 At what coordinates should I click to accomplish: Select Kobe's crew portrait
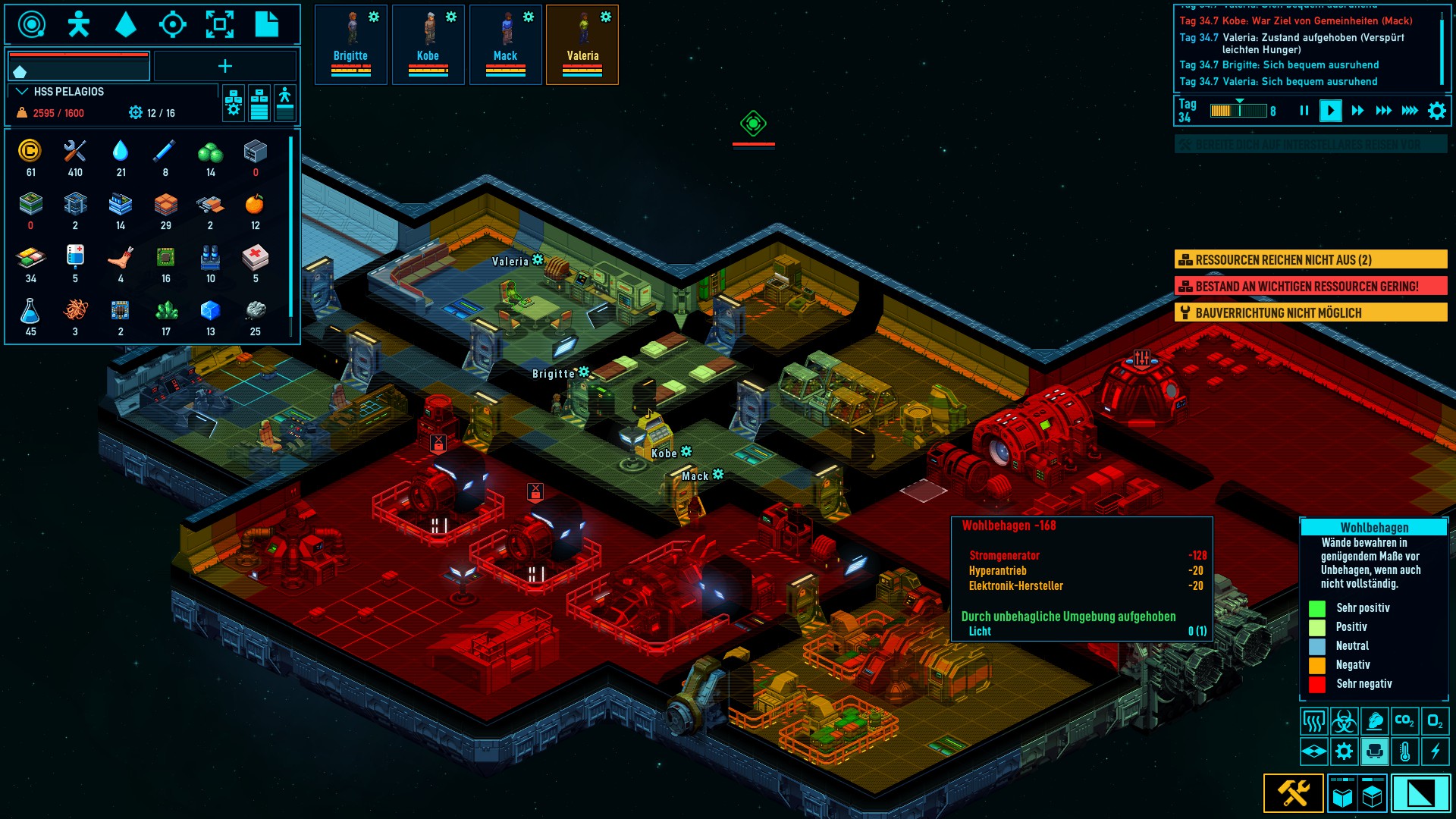pos(428,44)
